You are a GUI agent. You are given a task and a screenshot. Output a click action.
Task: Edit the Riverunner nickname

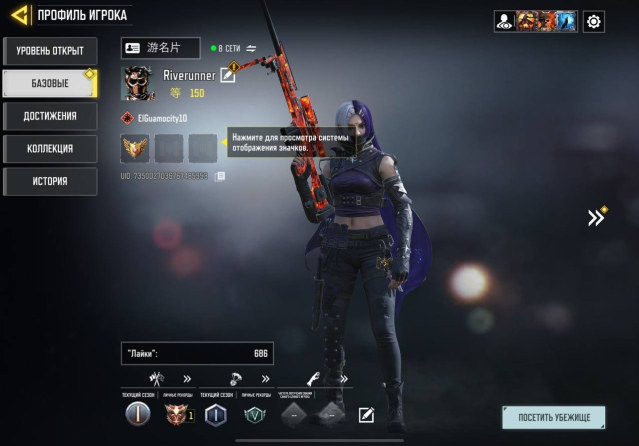click(228, 76)
